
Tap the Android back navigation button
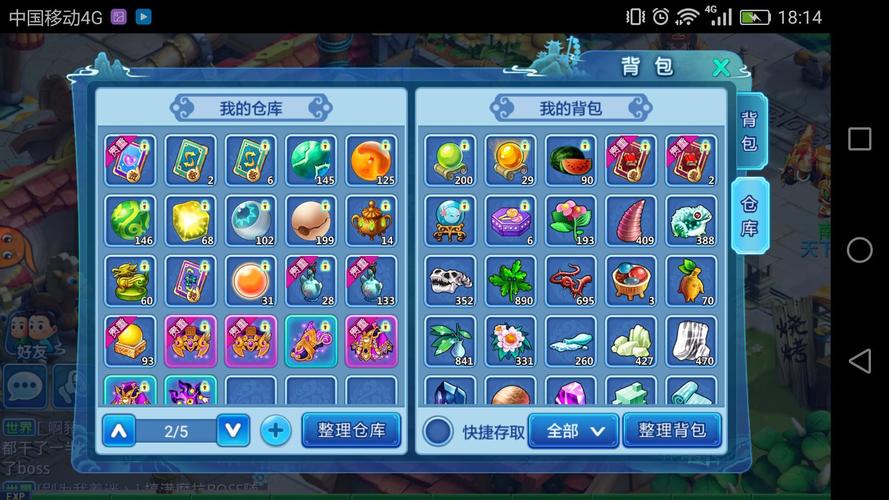859,360
